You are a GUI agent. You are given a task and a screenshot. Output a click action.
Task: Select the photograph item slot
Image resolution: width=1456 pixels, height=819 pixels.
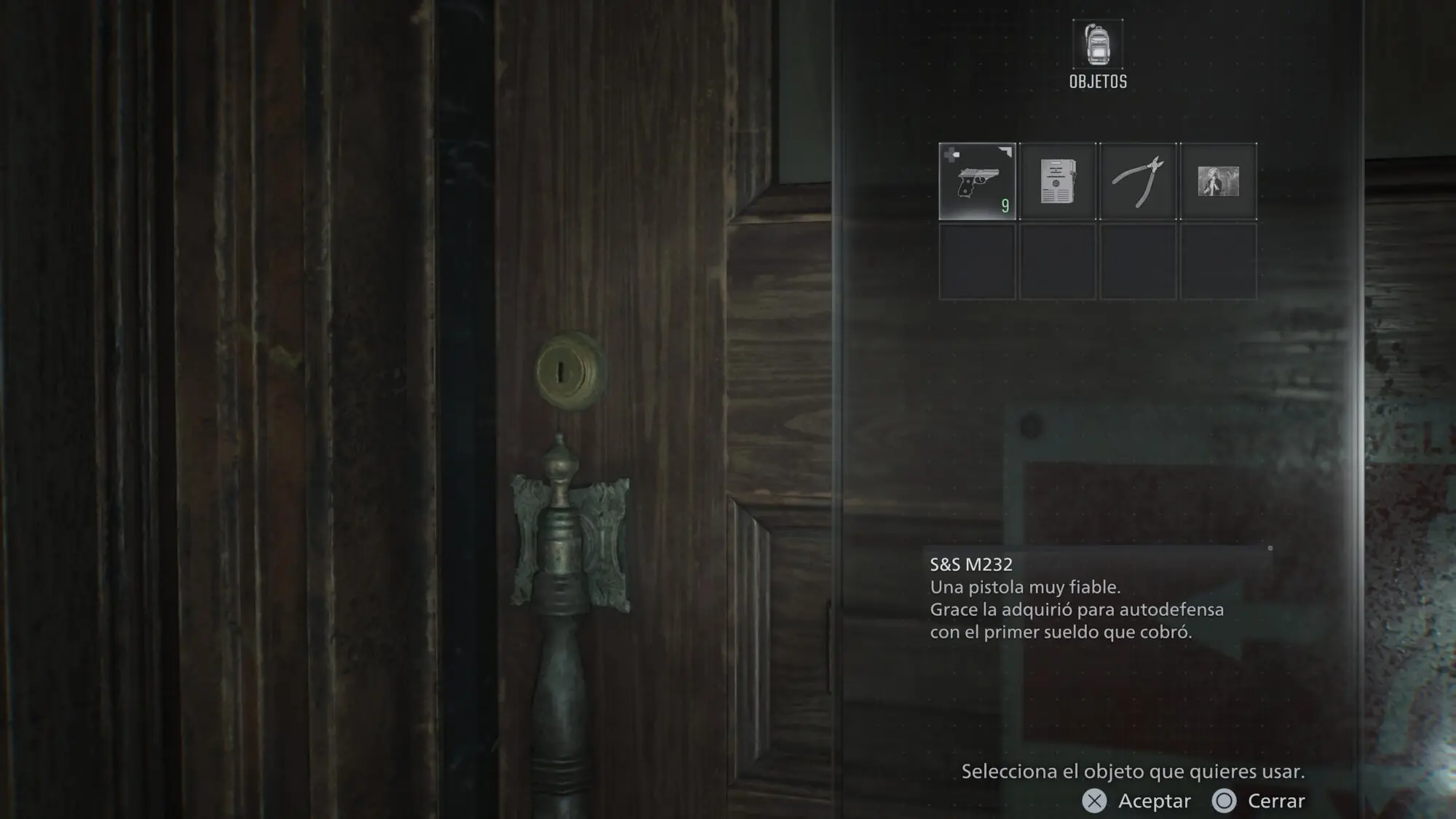(x=1218, y=181)
